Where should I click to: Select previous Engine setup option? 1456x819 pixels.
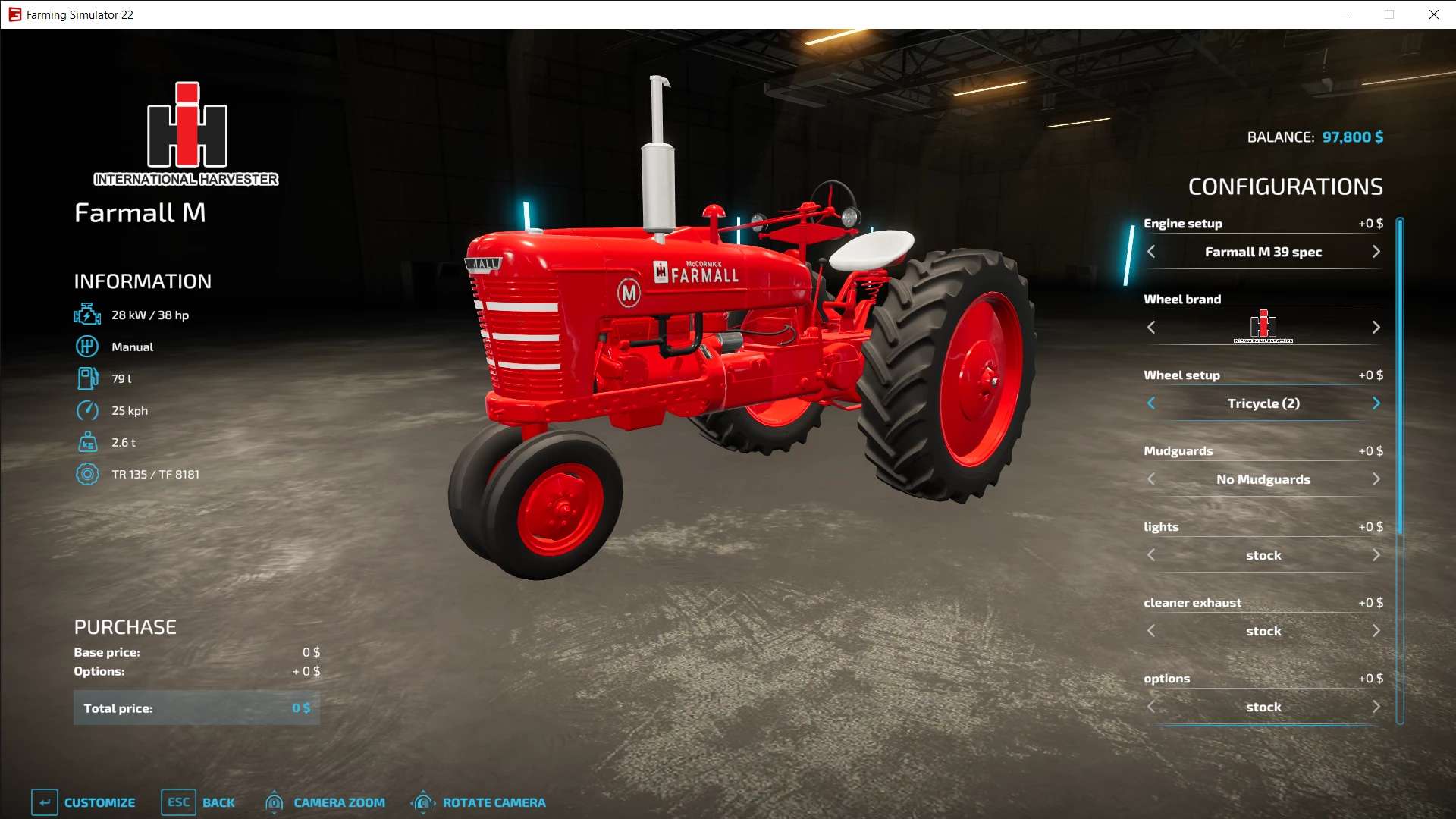pos(1151,252)
